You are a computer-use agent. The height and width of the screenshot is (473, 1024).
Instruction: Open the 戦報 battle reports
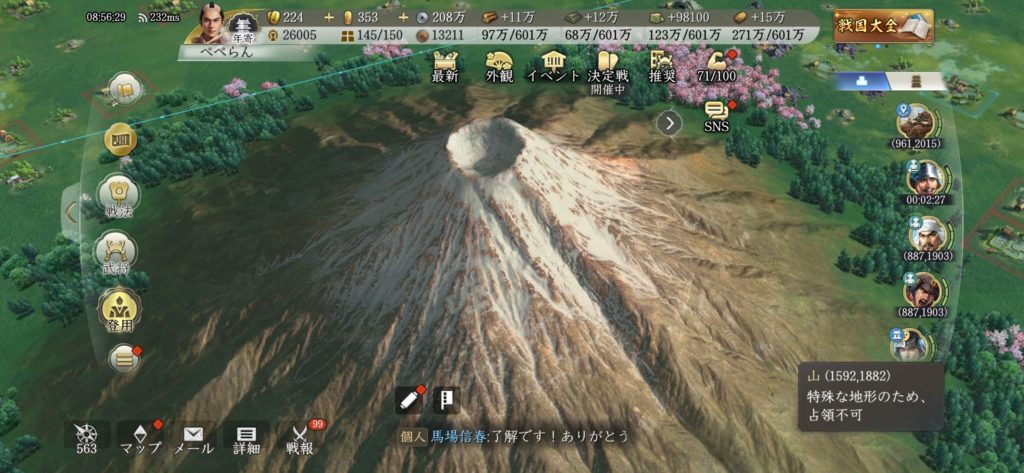[299, 438]
